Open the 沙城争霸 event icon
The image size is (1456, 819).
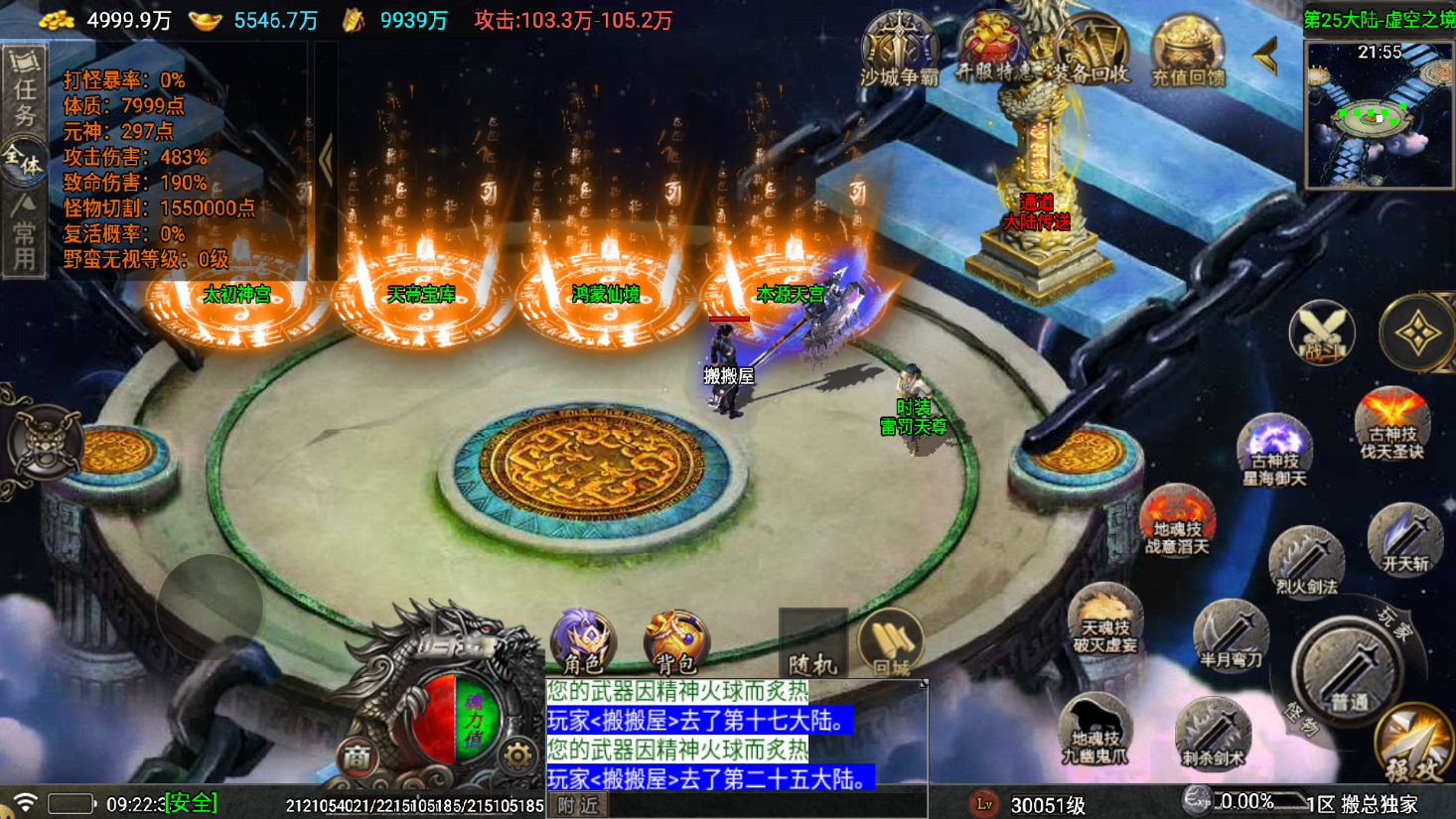(x=899, y=48)
